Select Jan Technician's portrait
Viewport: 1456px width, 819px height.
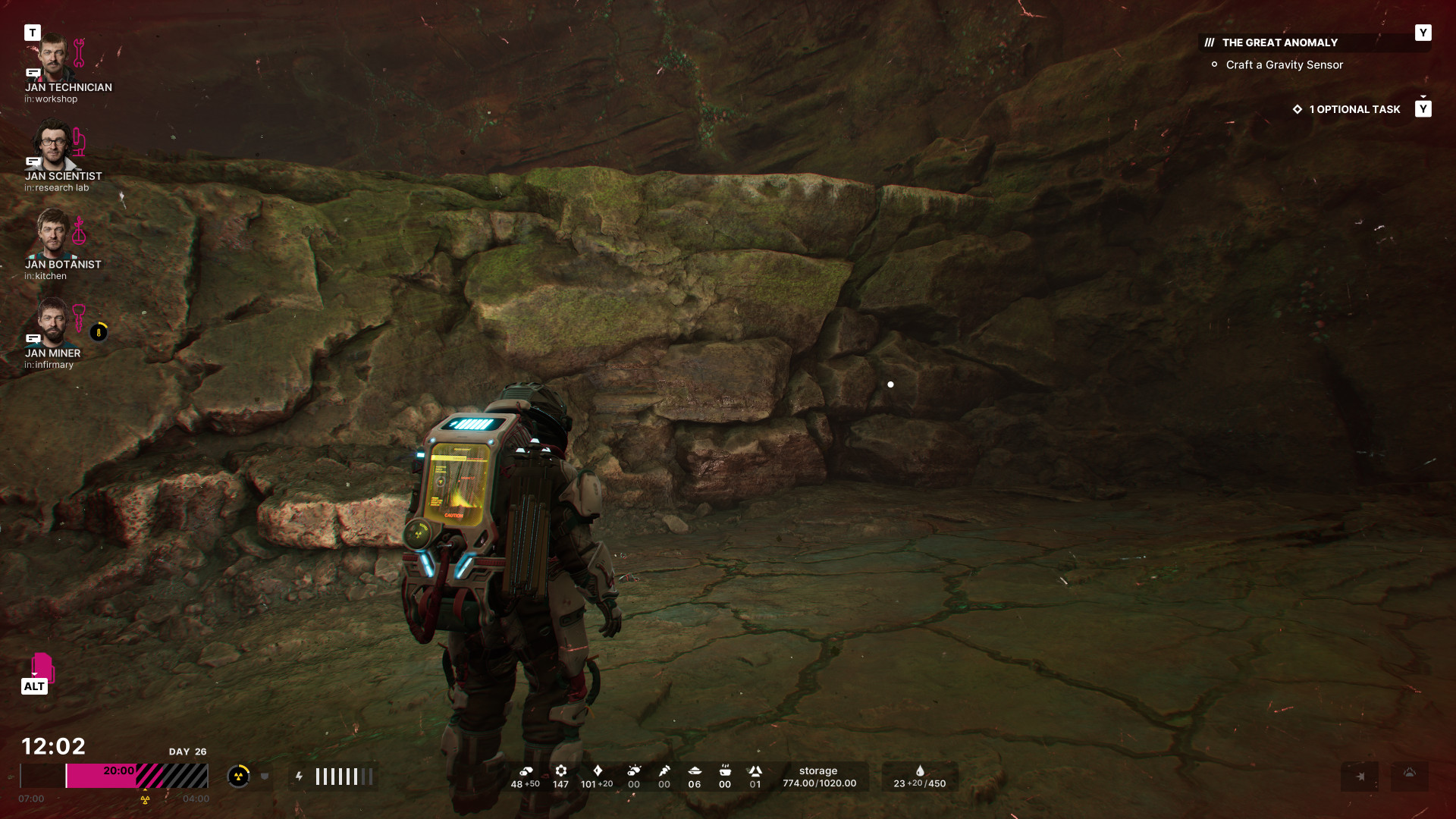coord(53,57)
